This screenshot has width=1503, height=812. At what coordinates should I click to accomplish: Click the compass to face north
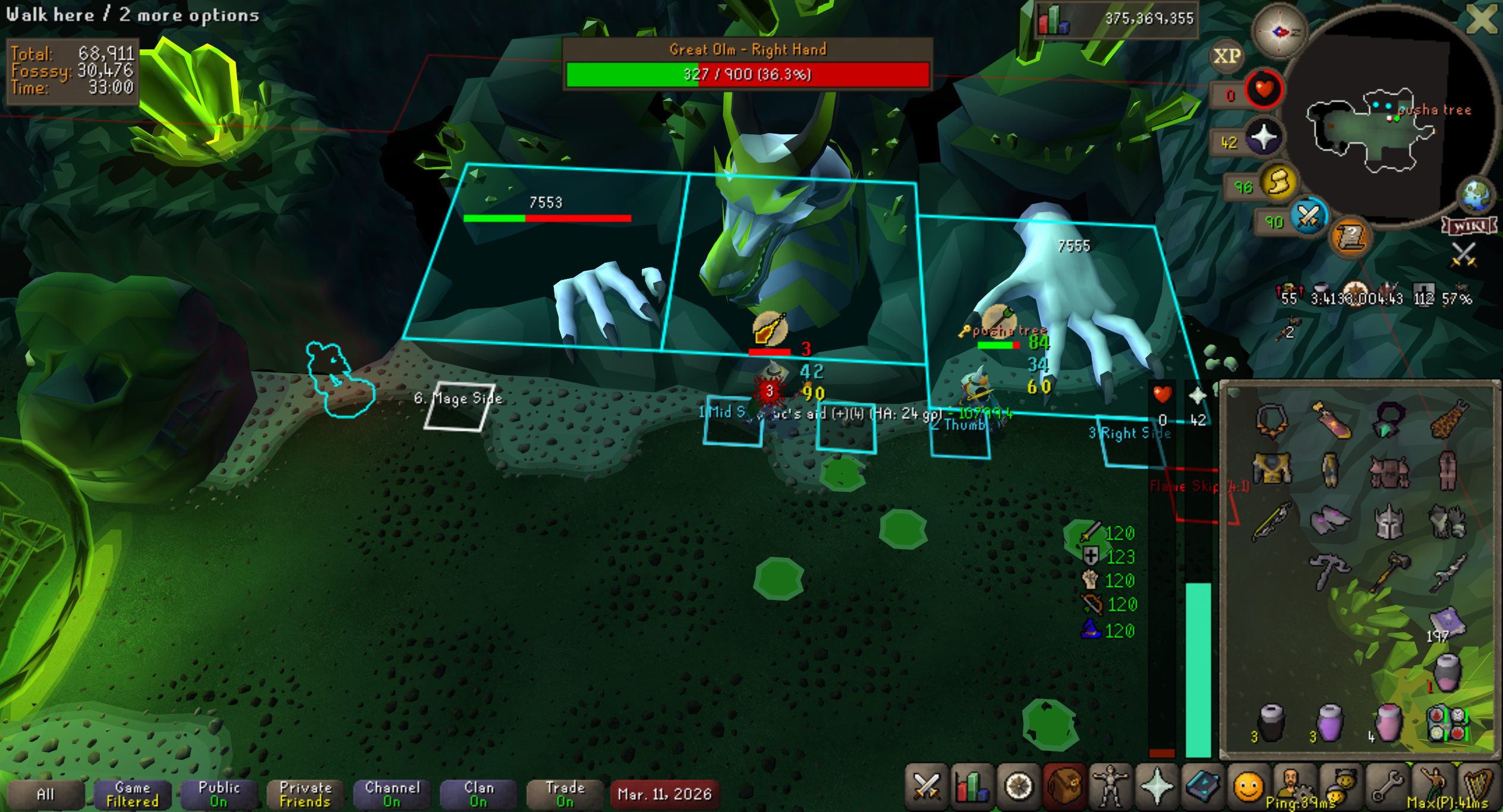[x=1280, y=31]
